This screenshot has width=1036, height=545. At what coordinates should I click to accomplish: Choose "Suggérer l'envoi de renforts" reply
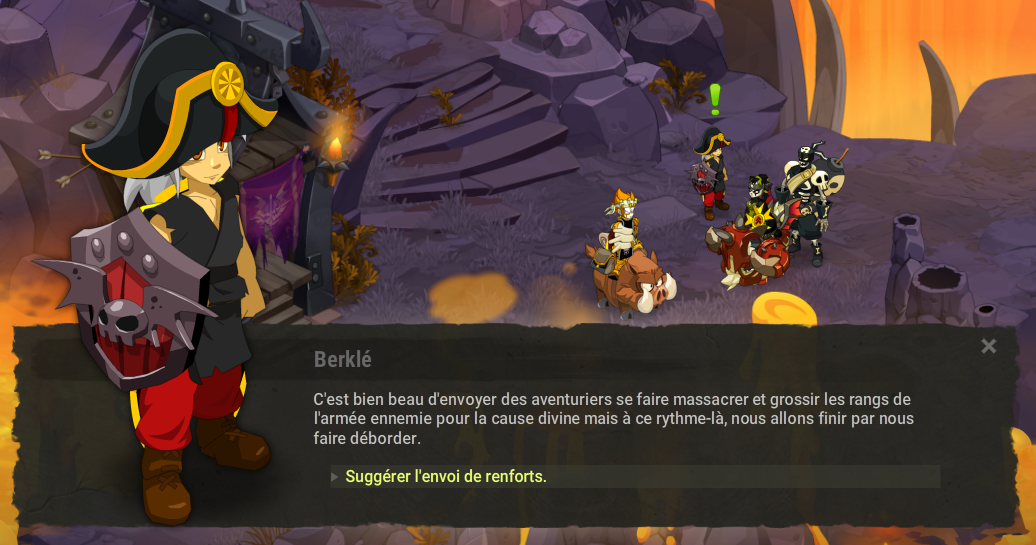click(446, 477)
